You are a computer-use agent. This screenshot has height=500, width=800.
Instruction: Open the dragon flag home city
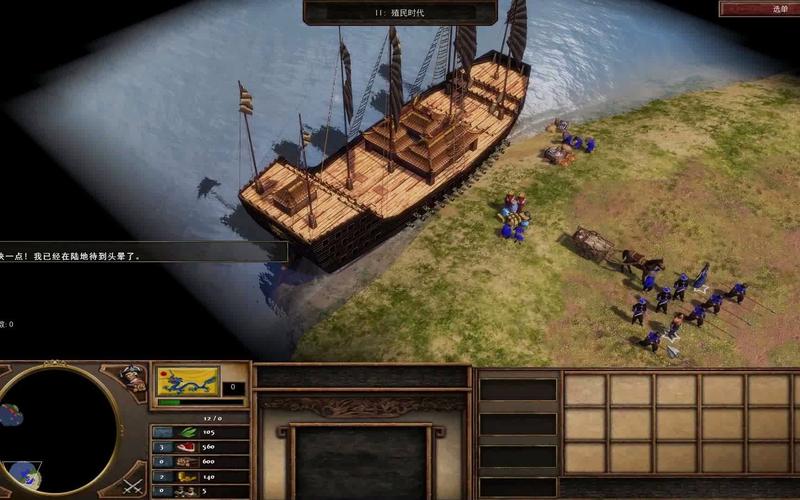pyautogui.click(x=188, y=381)
